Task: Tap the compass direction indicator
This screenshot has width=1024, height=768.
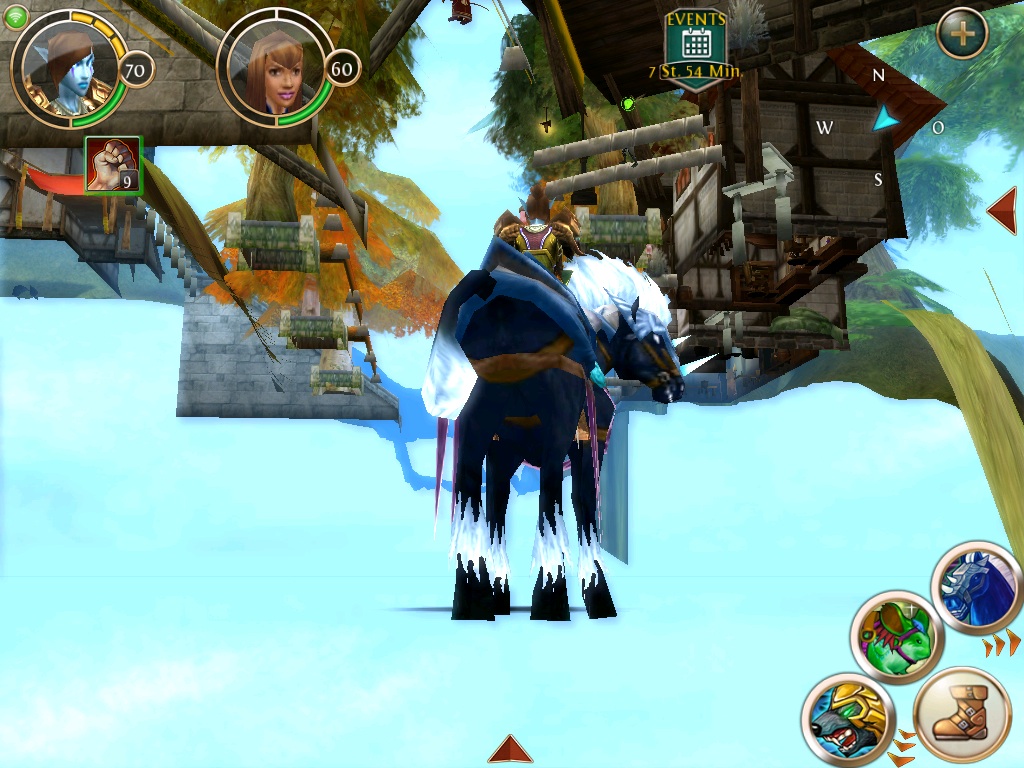Action: pyautogui.click(x=882, y=121)
